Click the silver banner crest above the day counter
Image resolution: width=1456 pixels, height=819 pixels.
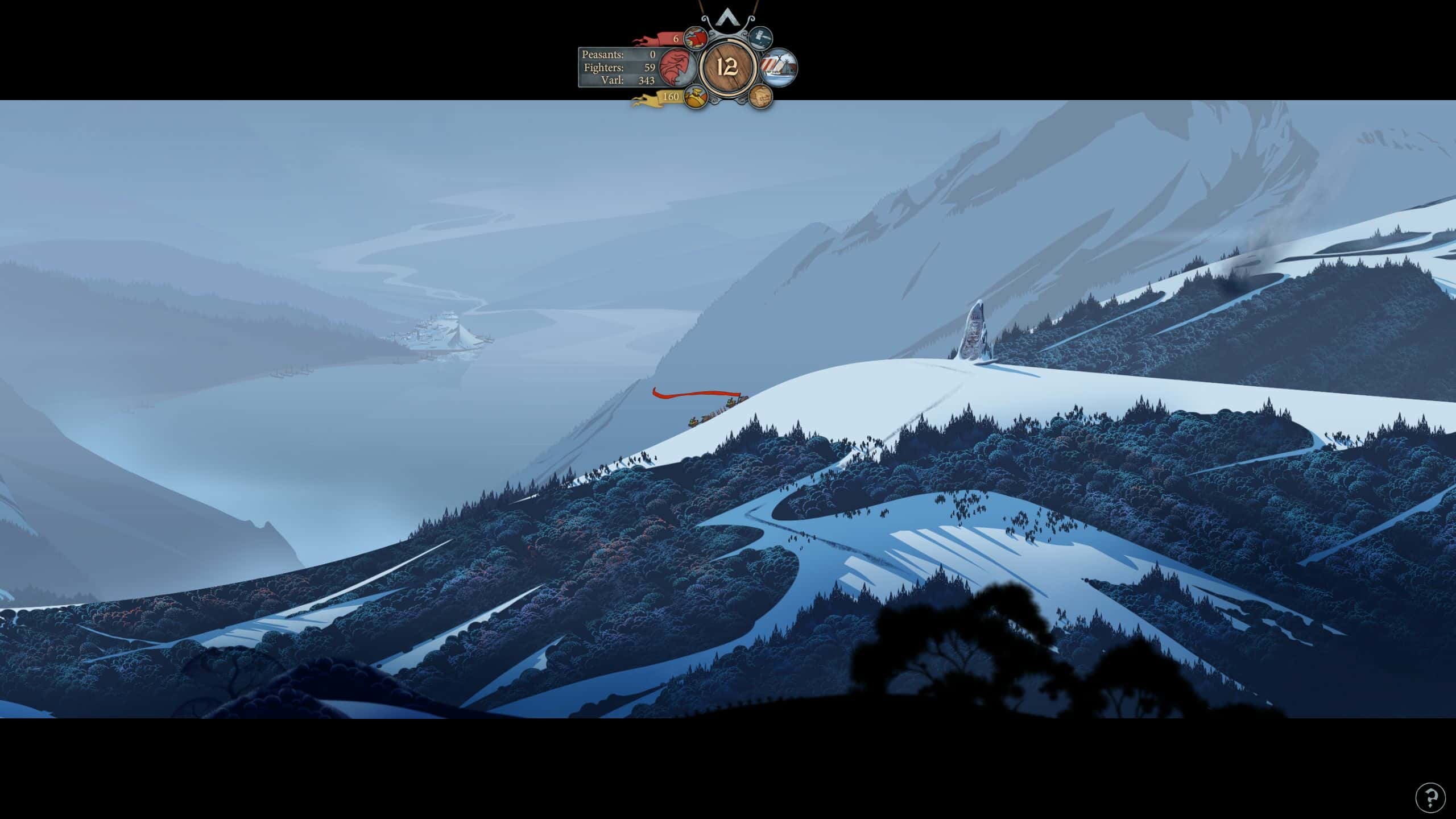(x=728, y=19)
